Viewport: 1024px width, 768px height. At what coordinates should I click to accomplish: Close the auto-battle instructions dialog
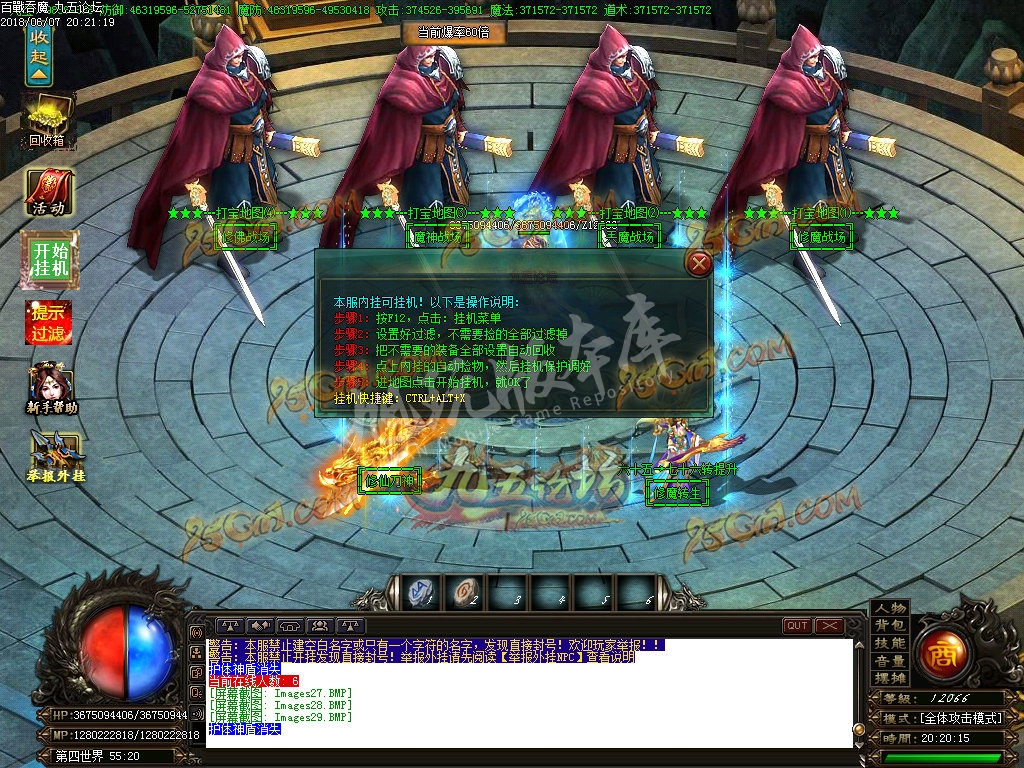(x=701, y=263)
